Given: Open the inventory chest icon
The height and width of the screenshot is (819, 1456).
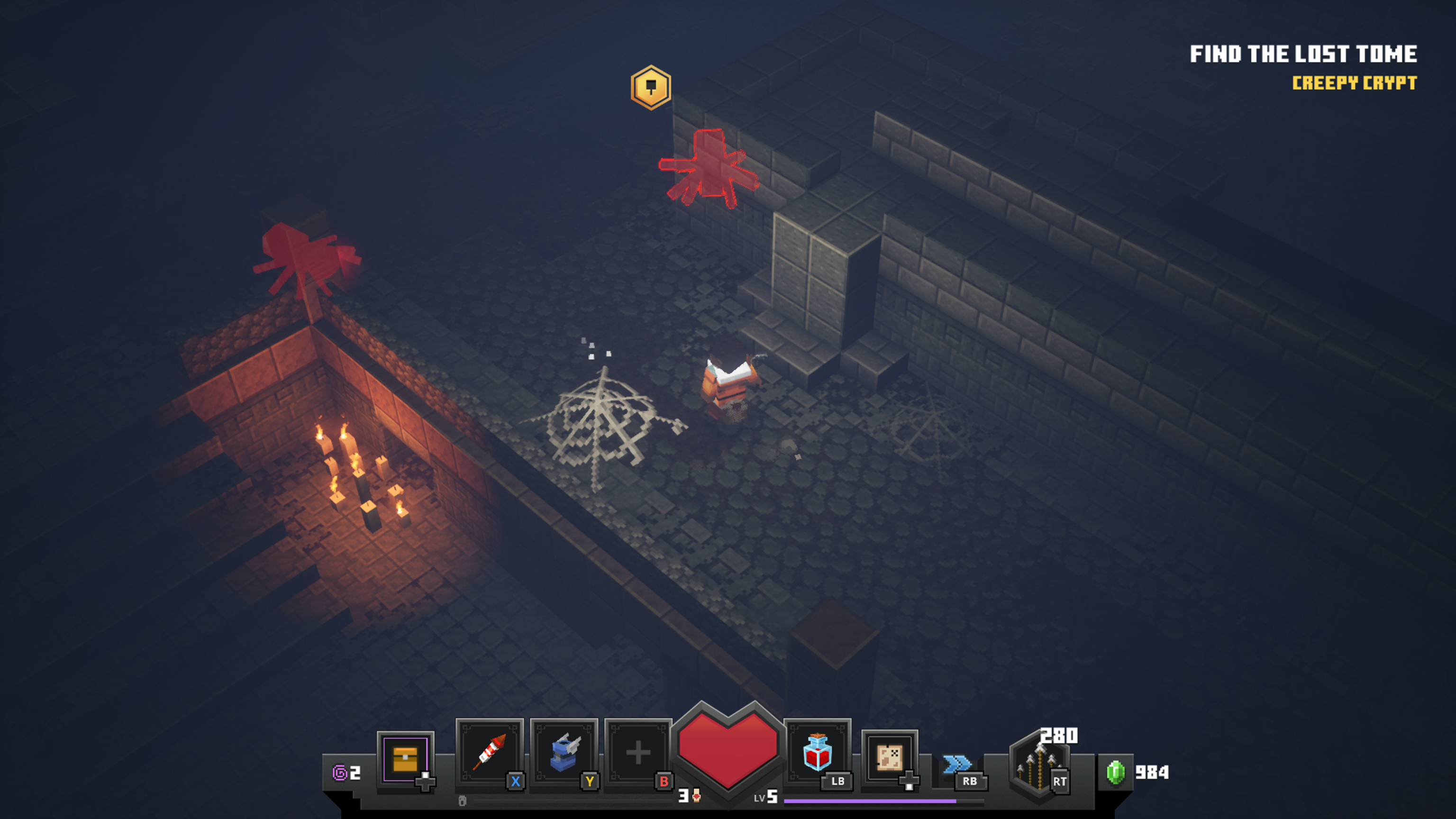Looking at the screenshot, I should point(405,758).
